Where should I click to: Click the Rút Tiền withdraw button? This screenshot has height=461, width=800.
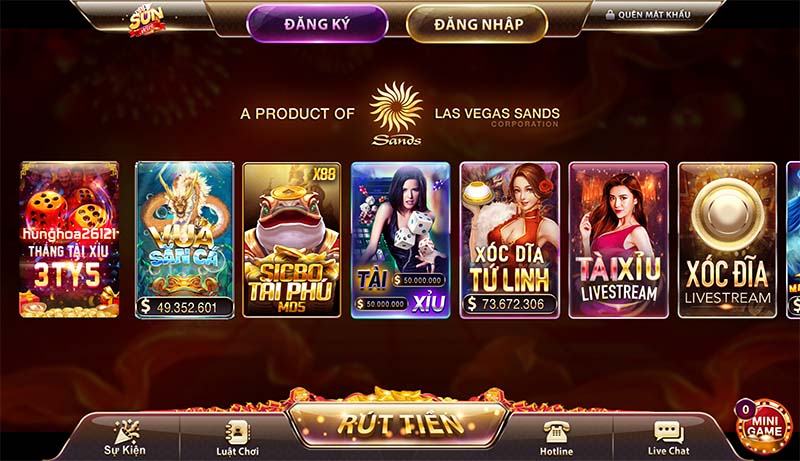click(398, 424)
